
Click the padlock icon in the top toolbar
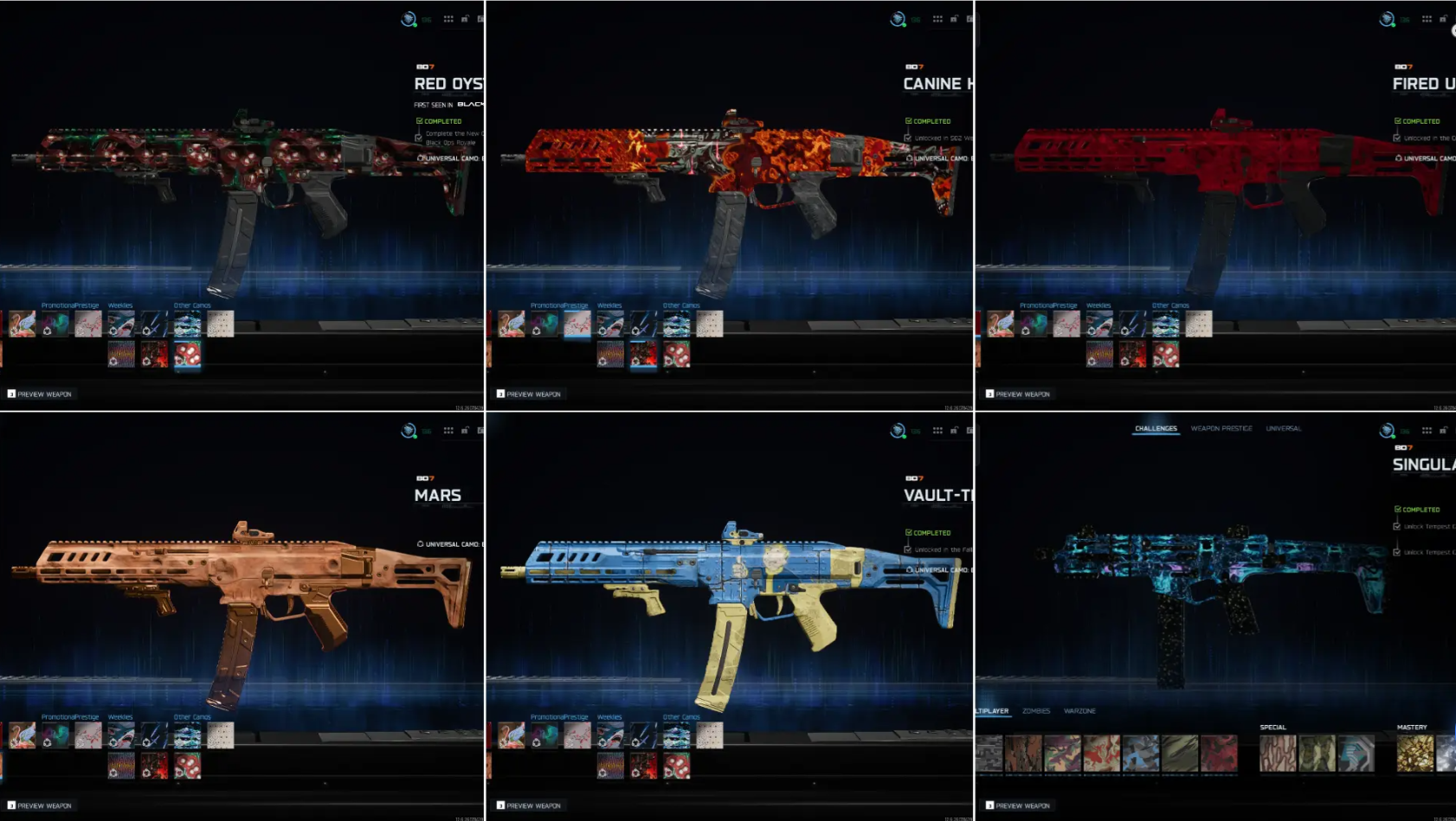1444,17
